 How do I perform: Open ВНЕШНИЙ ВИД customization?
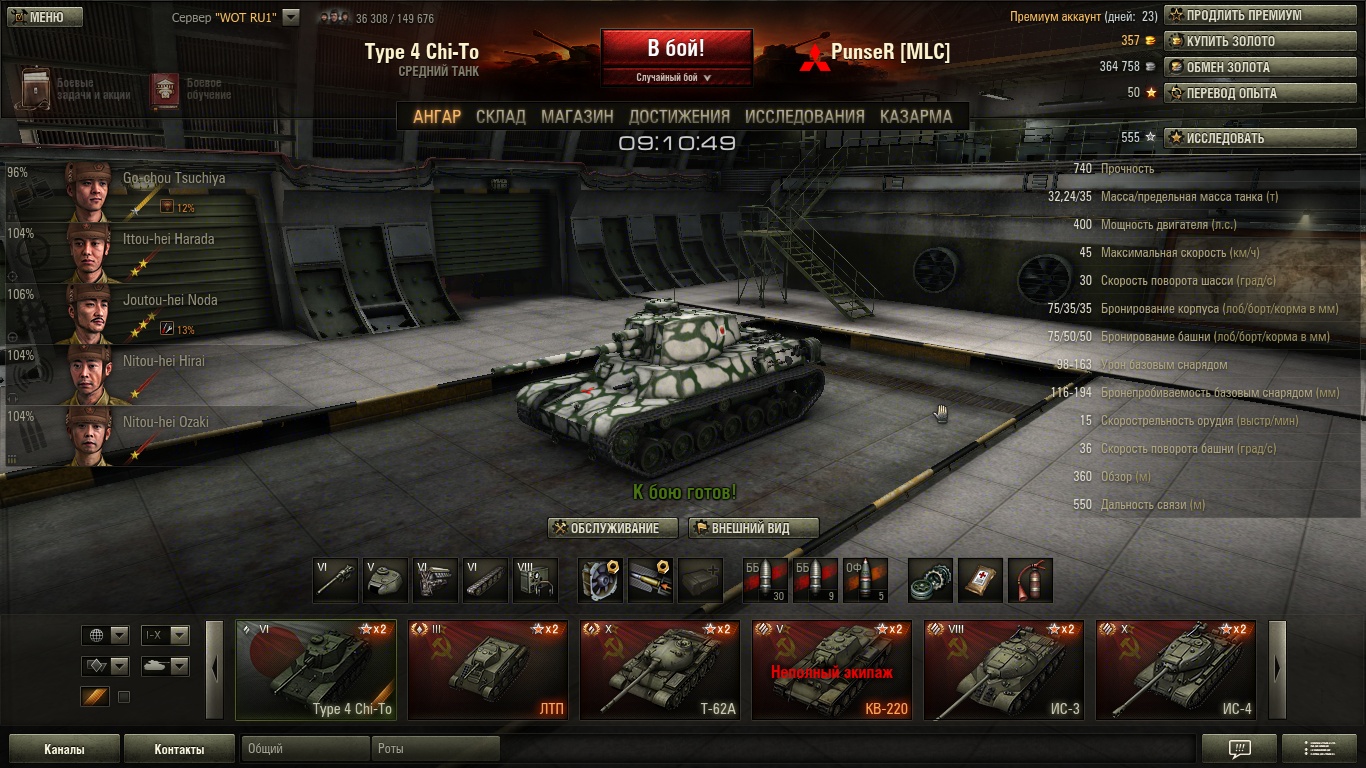coord(753,528)
